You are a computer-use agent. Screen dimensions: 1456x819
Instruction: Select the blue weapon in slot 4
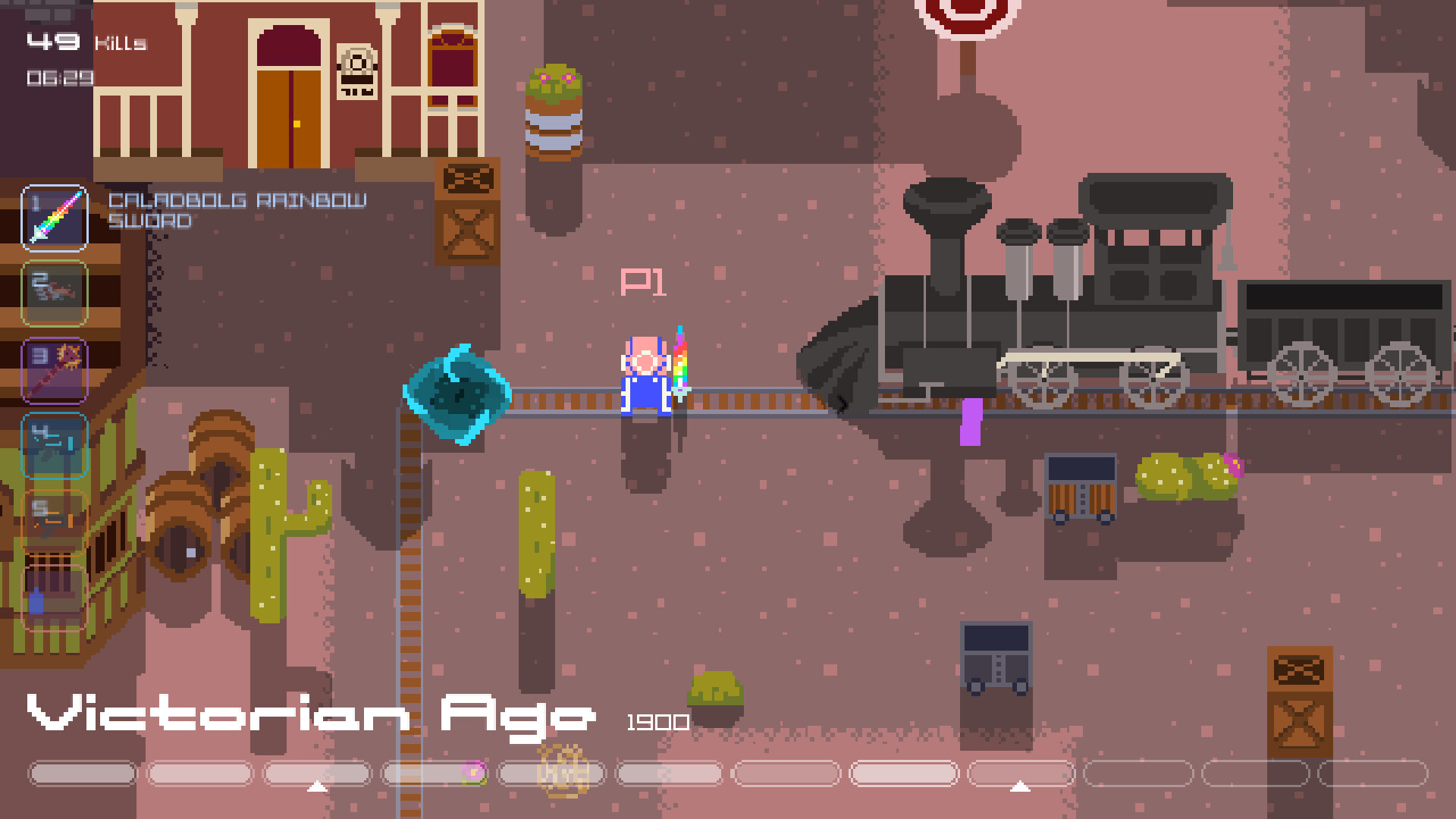point(54,445)
